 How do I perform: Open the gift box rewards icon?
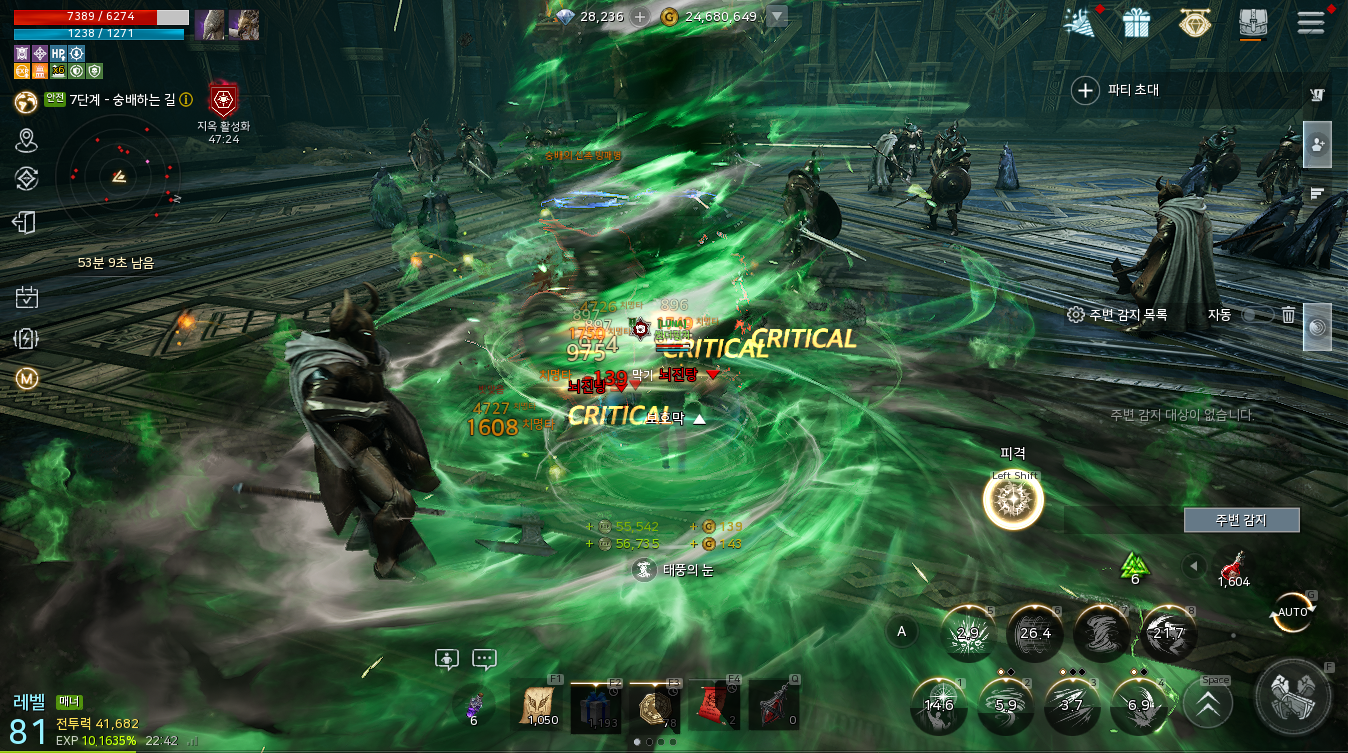coord(1136,23)
